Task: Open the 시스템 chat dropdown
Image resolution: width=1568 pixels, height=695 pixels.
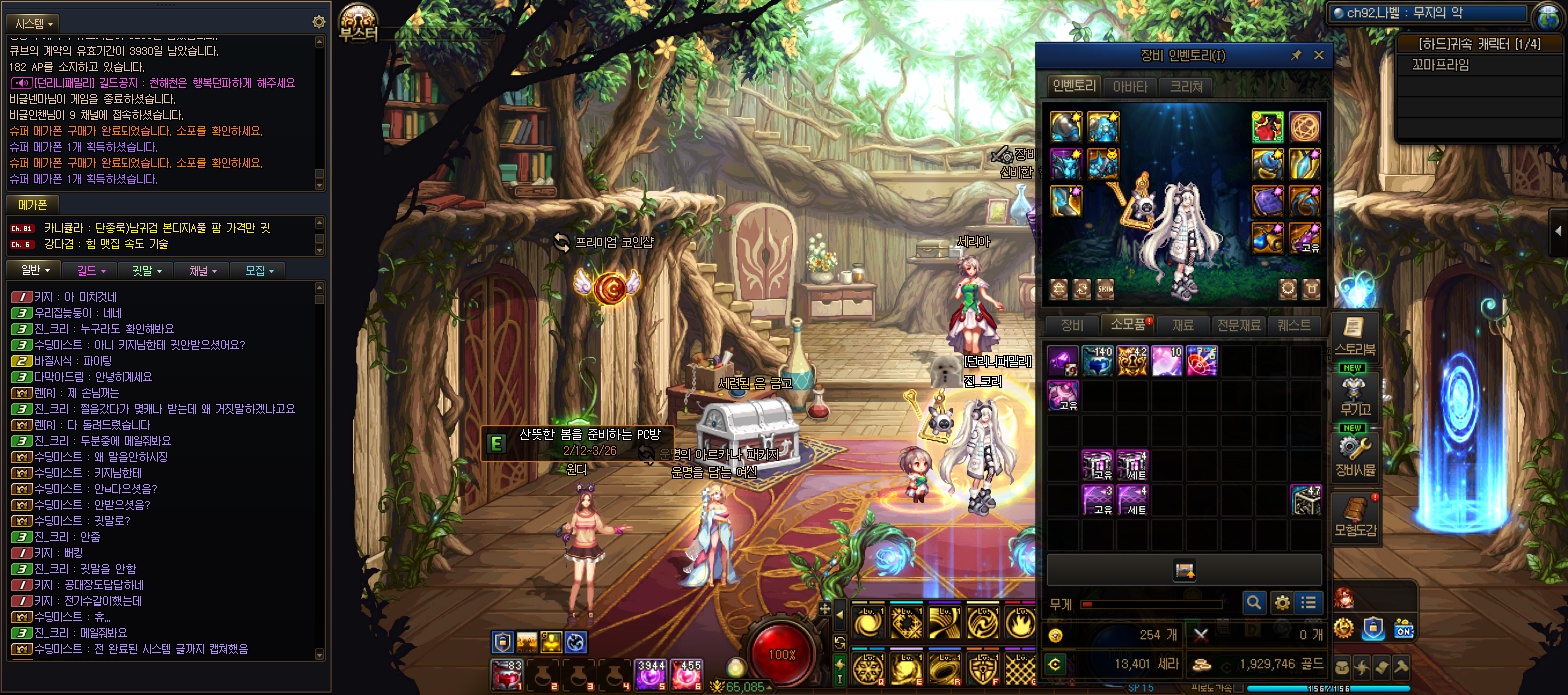Action: click(x=36, y=22)
